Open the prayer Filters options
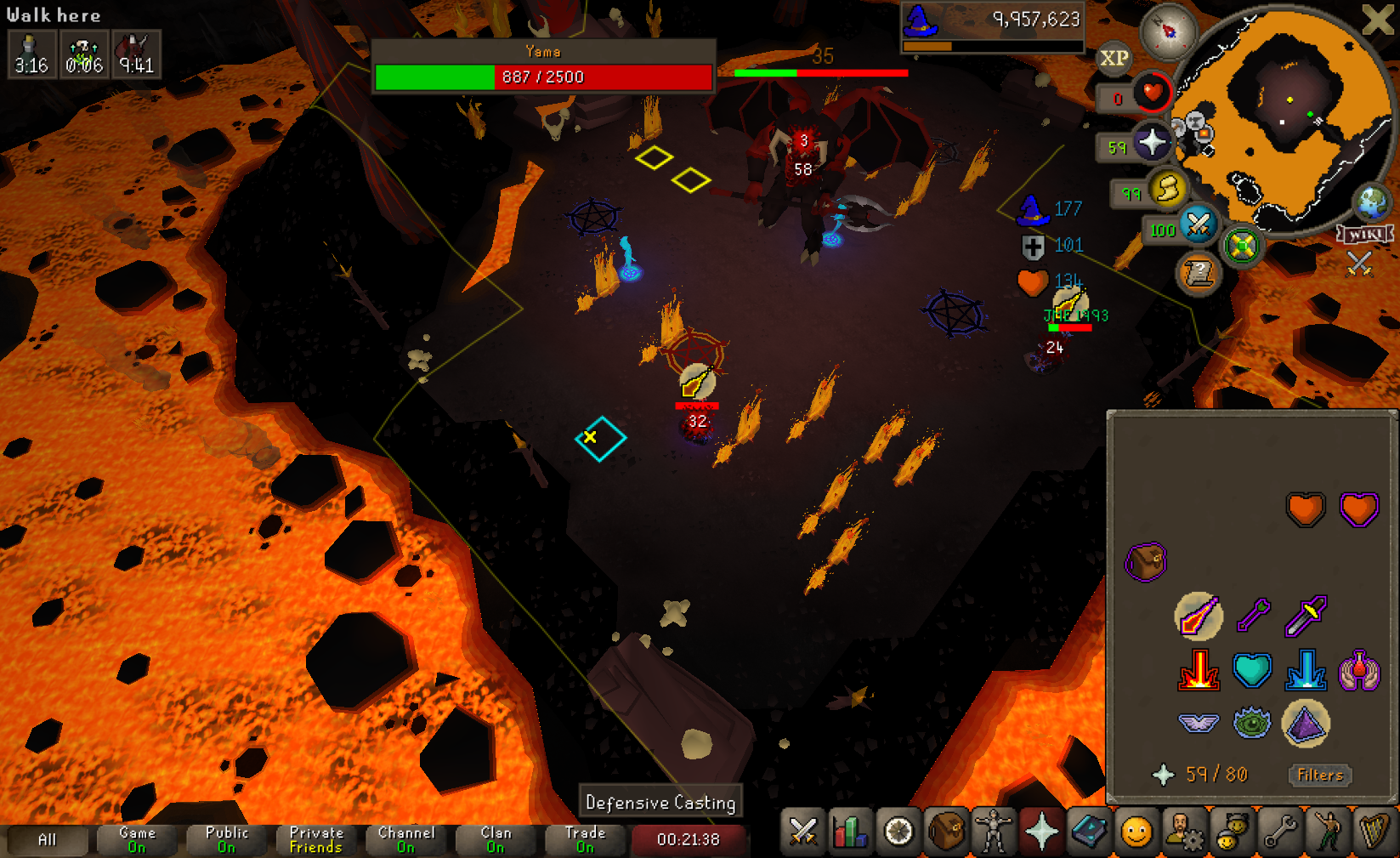1400x858 pixels. tap(1319, 775)
